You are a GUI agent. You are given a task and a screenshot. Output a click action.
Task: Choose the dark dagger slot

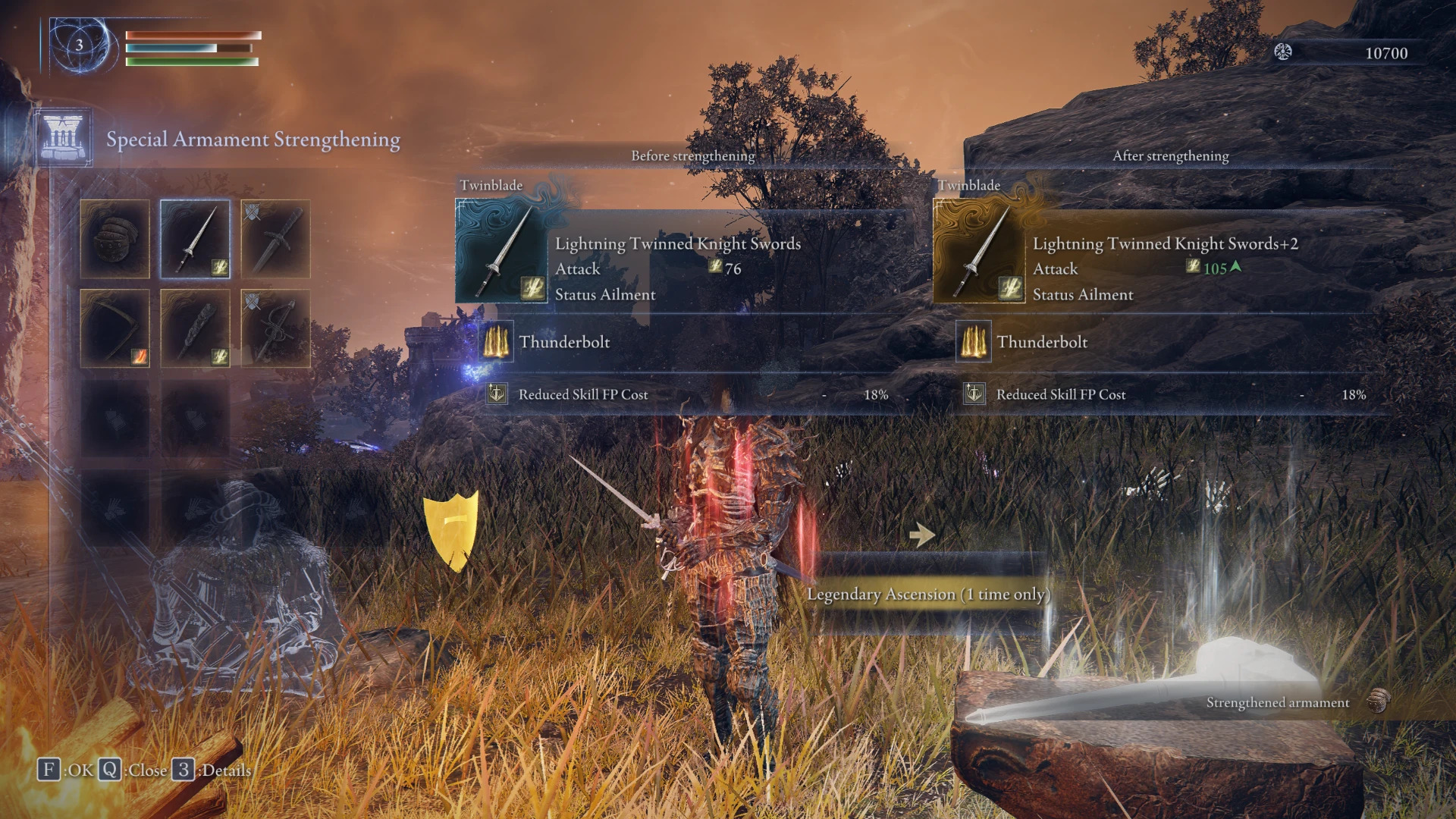(x=275, y=239)
